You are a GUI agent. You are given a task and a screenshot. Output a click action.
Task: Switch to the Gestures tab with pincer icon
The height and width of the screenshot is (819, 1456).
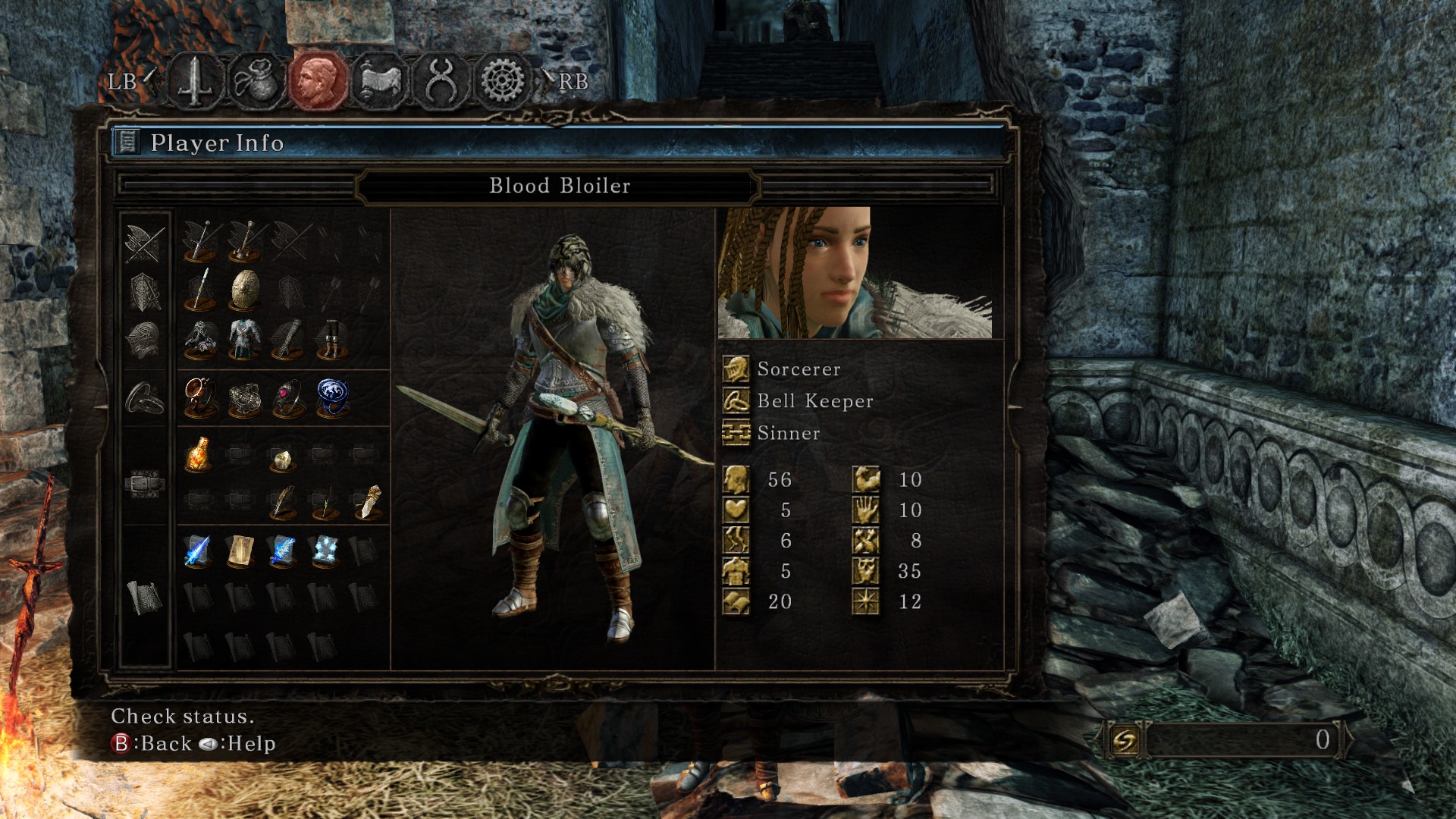tap(441, 80)
